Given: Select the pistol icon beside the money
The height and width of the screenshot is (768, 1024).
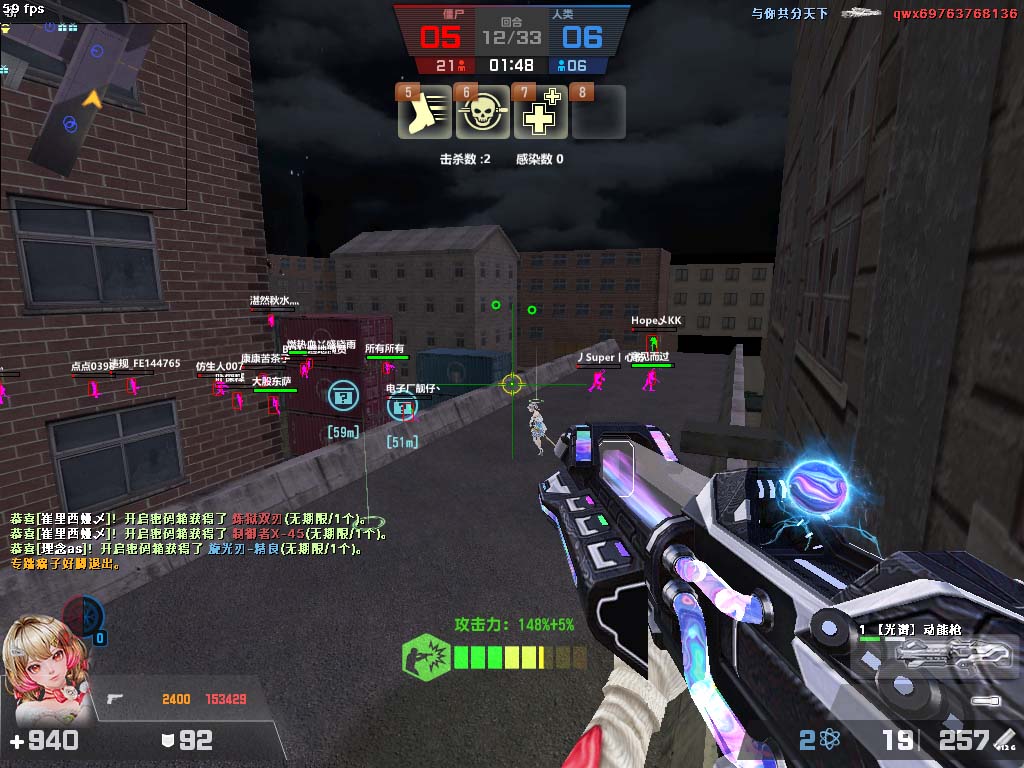Looking at the screenshot, I should [116, 699].
